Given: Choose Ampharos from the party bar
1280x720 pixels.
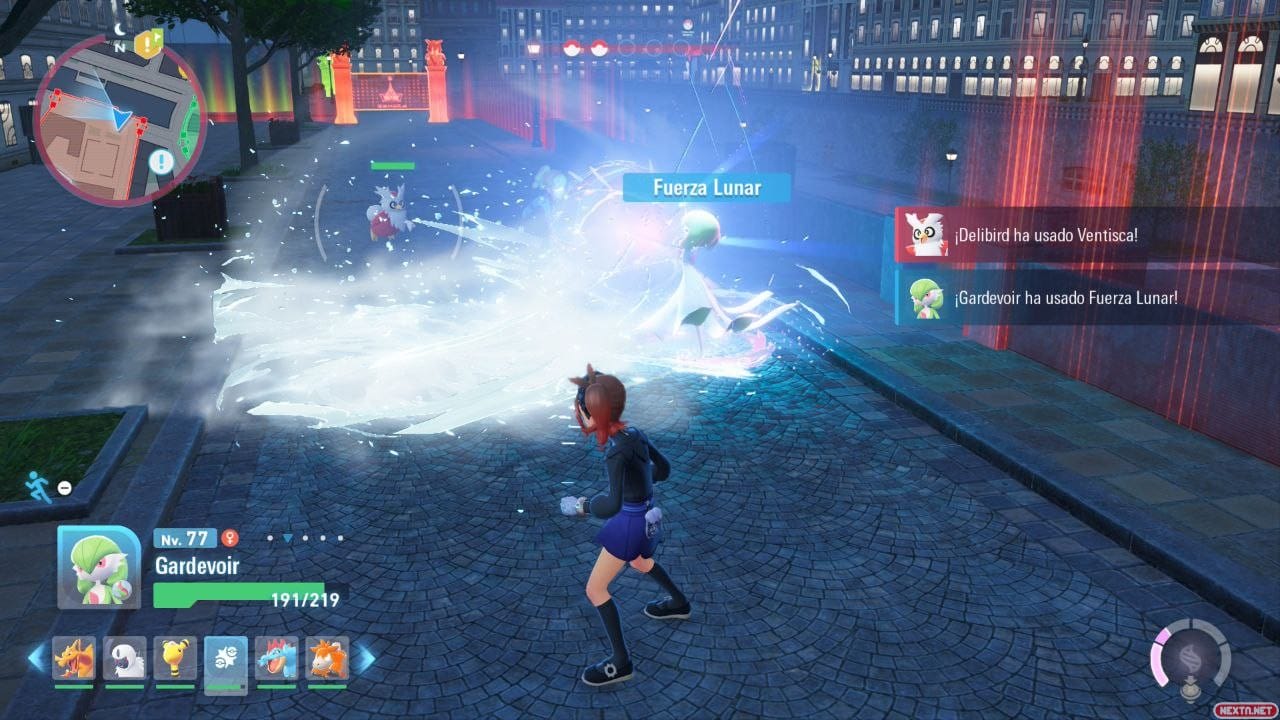Looking at the screenshot, I should 175,658.
